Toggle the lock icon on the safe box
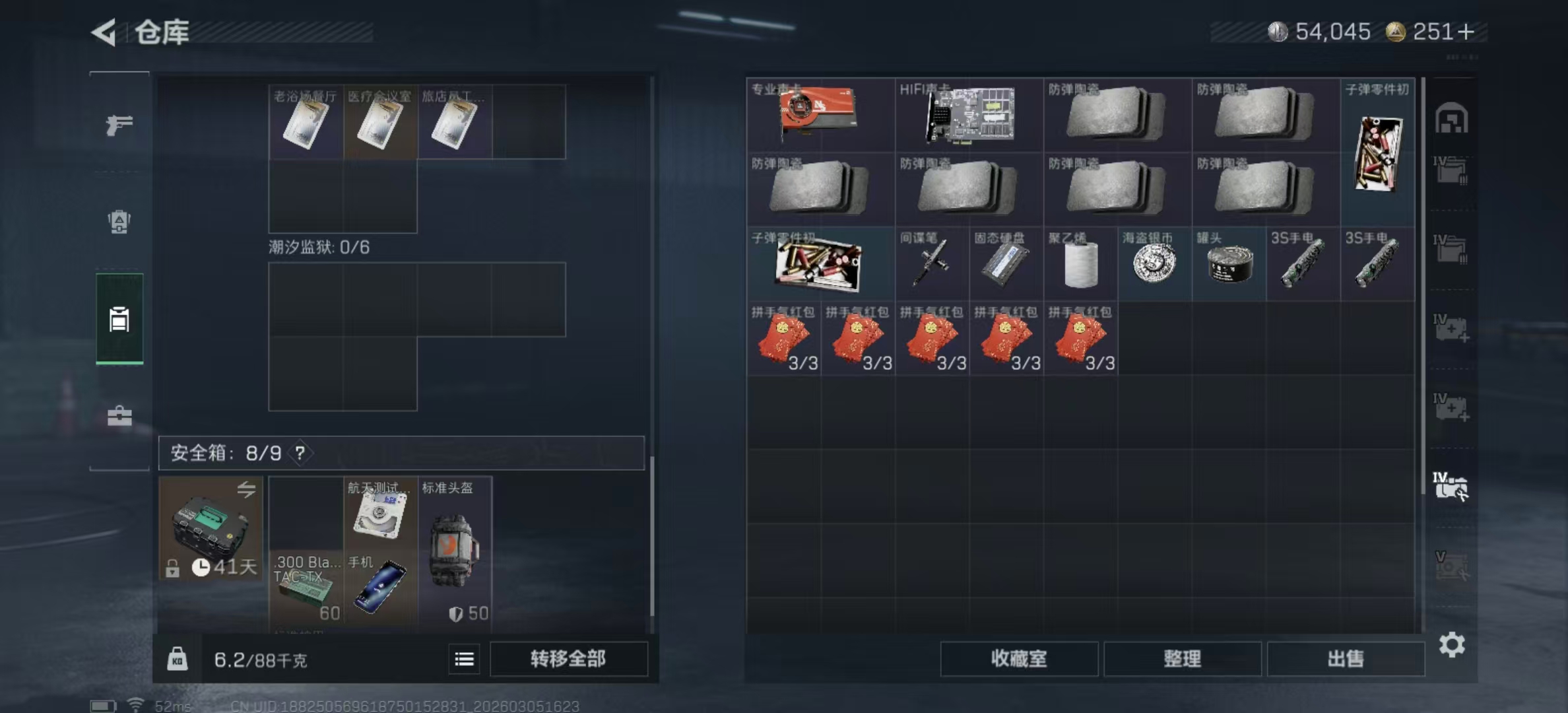Viewport: 1568px width, 713px height. (x=172, y=569)
